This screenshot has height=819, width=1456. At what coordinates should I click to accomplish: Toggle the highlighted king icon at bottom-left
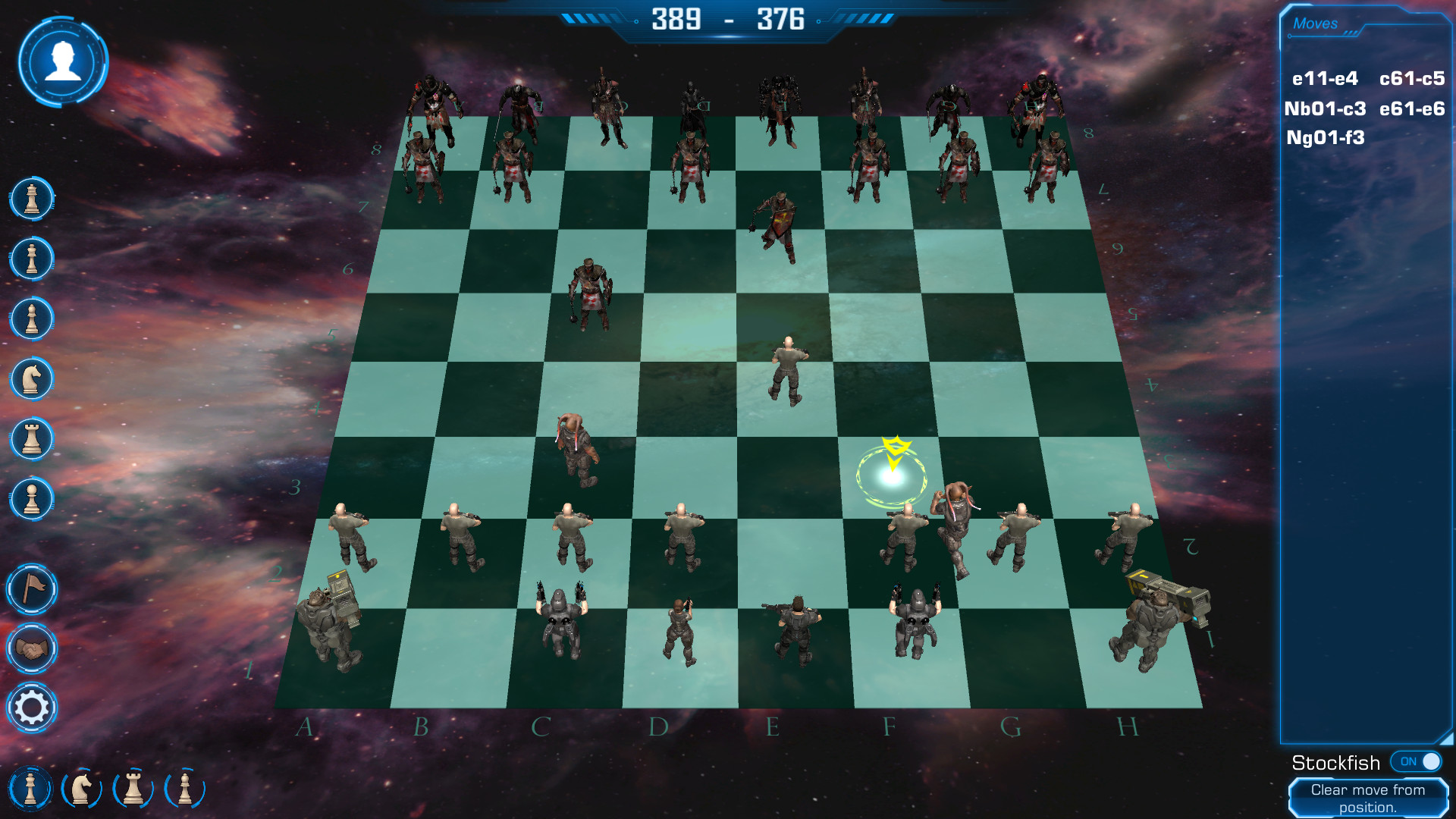(31, 788)
